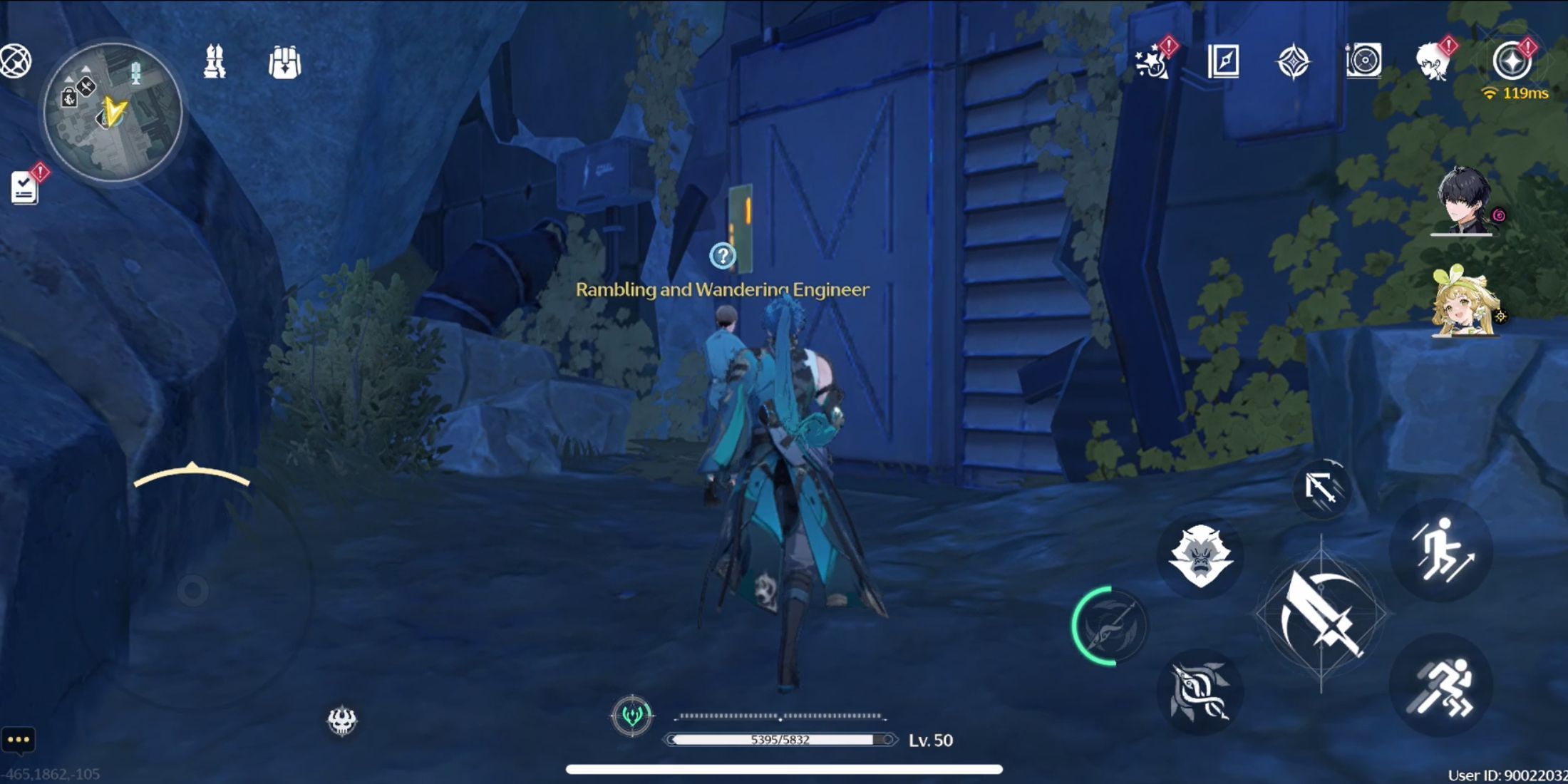Tap the question mark above the Engineer
This screenshot has height=784, width=1568.
[722, 255]
